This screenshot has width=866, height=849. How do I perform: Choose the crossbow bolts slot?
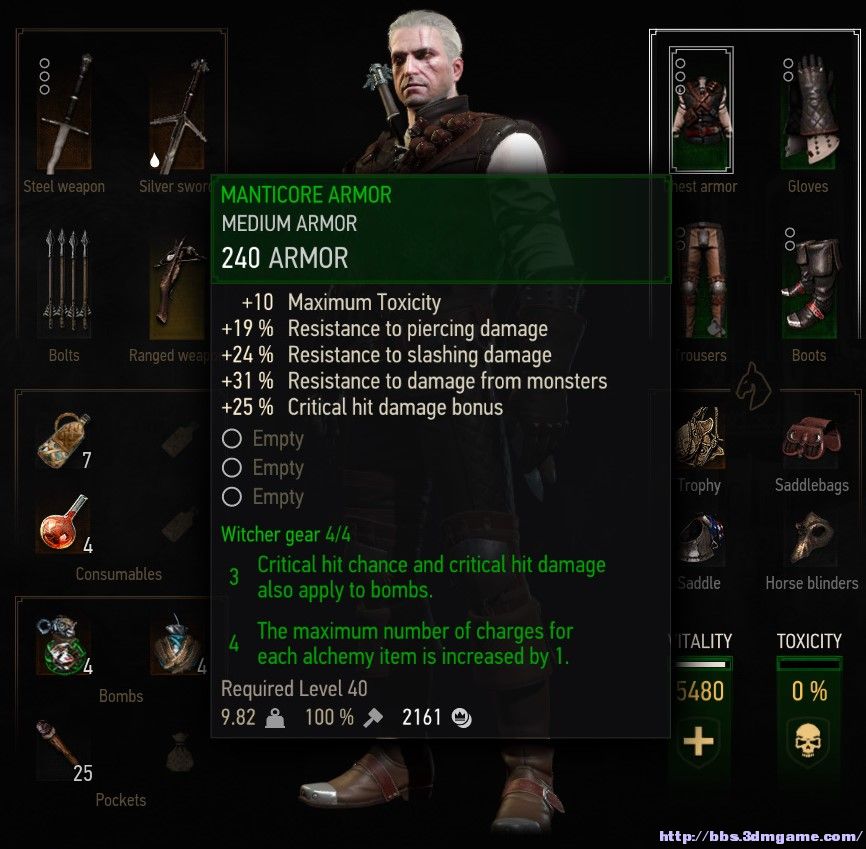coord(64,285)
